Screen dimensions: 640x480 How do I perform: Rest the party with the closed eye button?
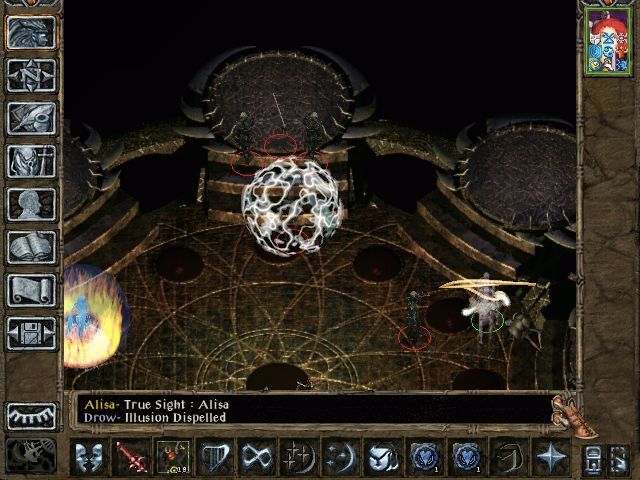coord(30,415)
